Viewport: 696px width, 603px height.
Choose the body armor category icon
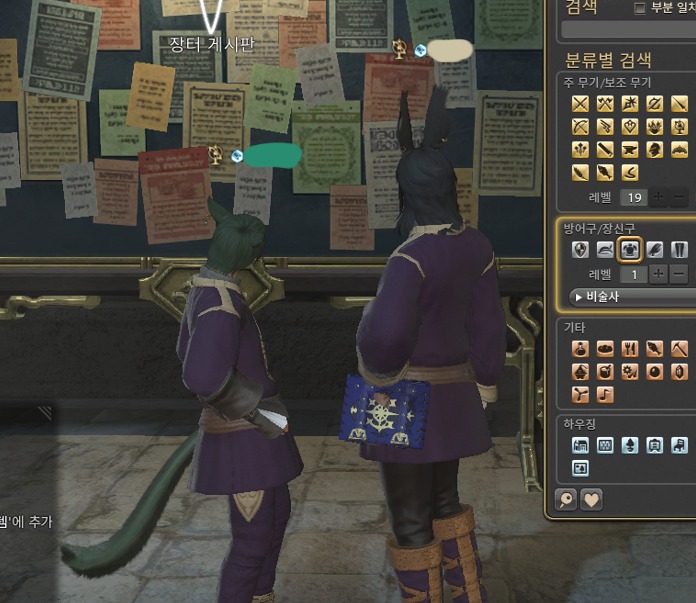[x=630, y=250]
